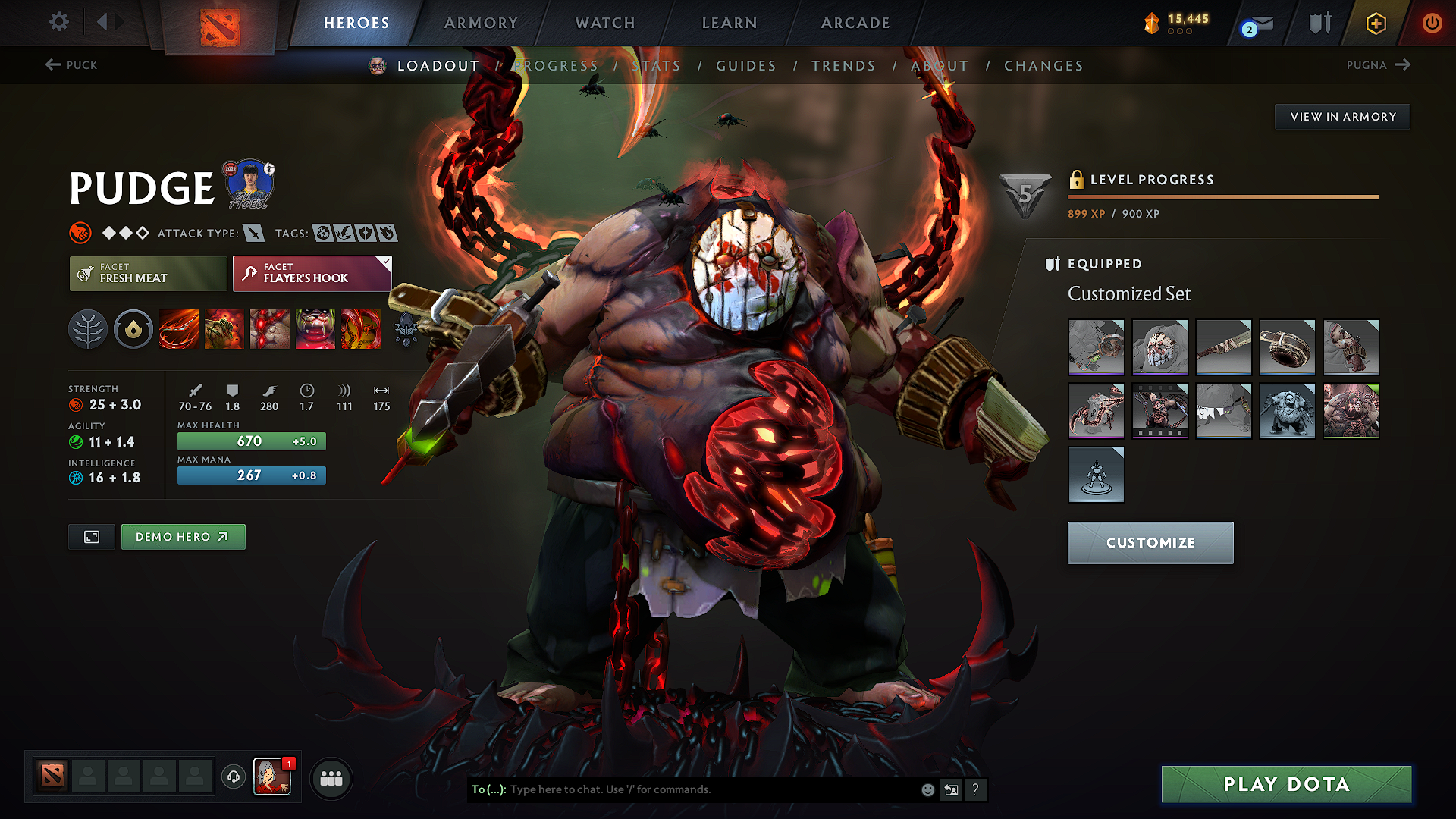The image size is (1456, 819).
Task: Select the Flesh Heap ability icon
Action: (270, 329)
